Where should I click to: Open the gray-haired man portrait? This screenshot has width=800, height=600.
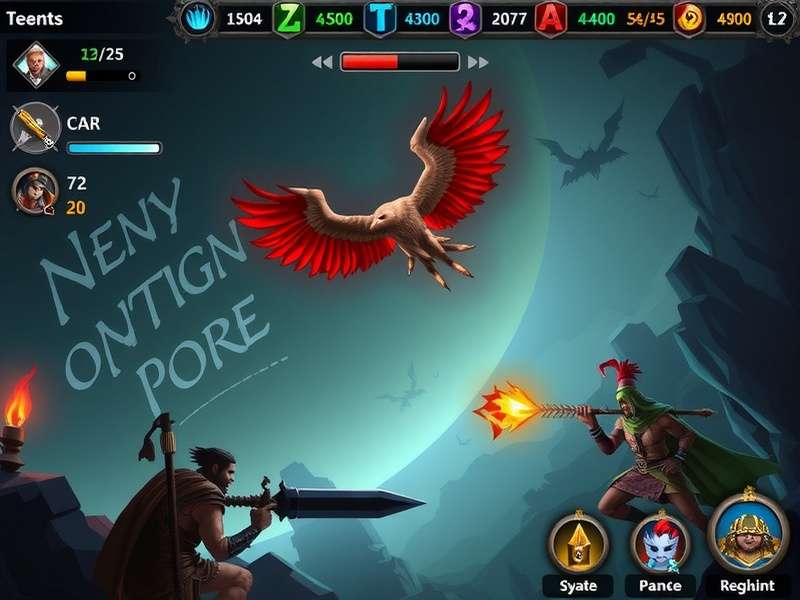coord(36,66)
